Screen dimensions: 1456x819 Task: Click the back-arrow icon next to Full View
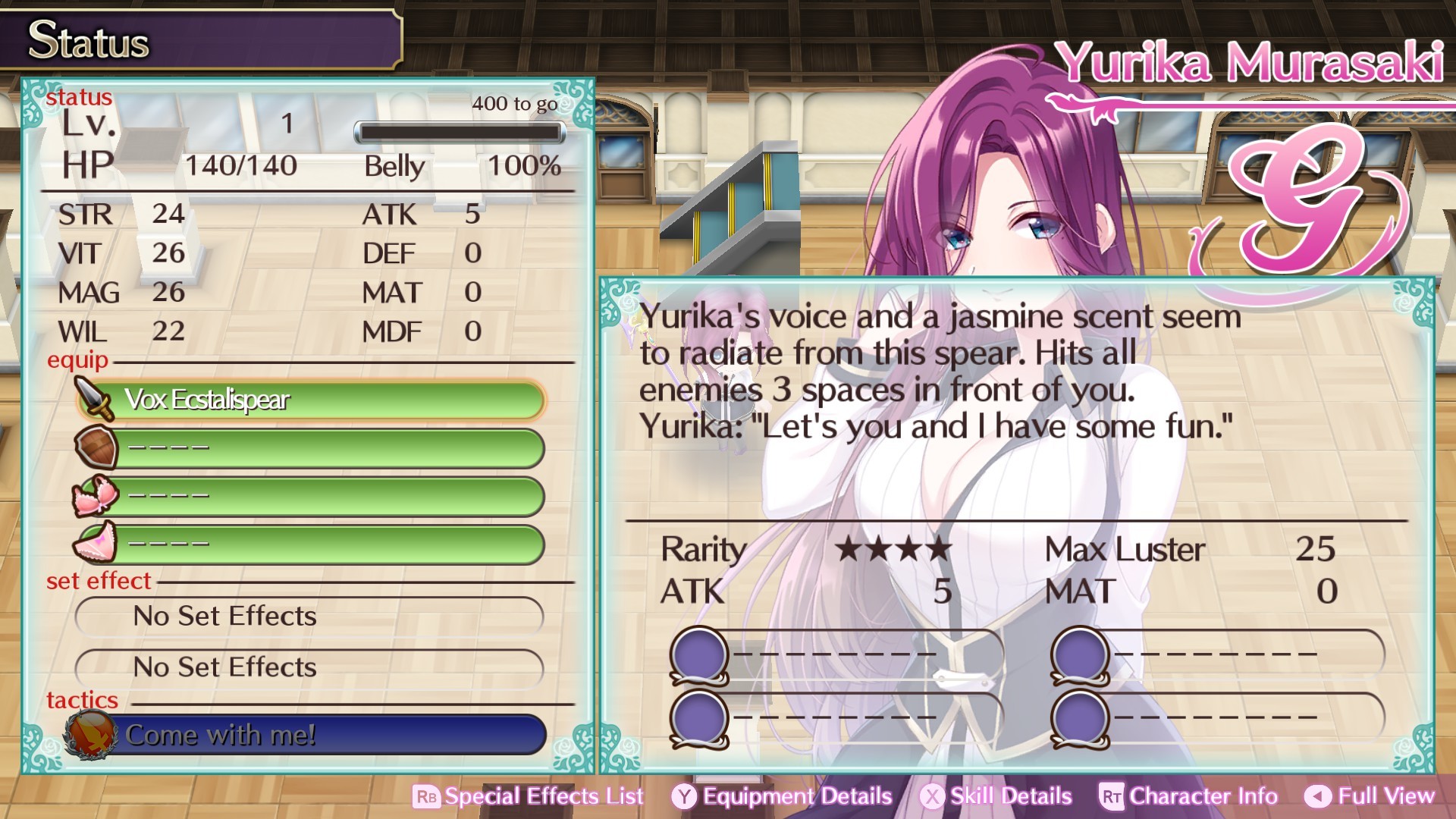(1317, 796)
